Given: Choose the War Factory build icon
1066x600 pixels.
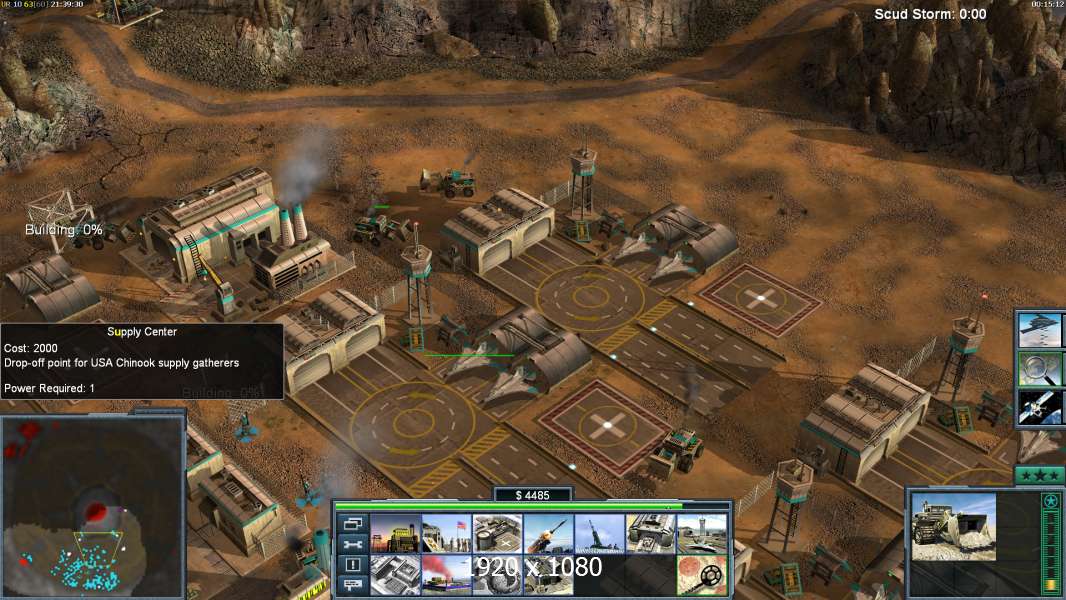Looking at the screenshot, I should [650, 534].
